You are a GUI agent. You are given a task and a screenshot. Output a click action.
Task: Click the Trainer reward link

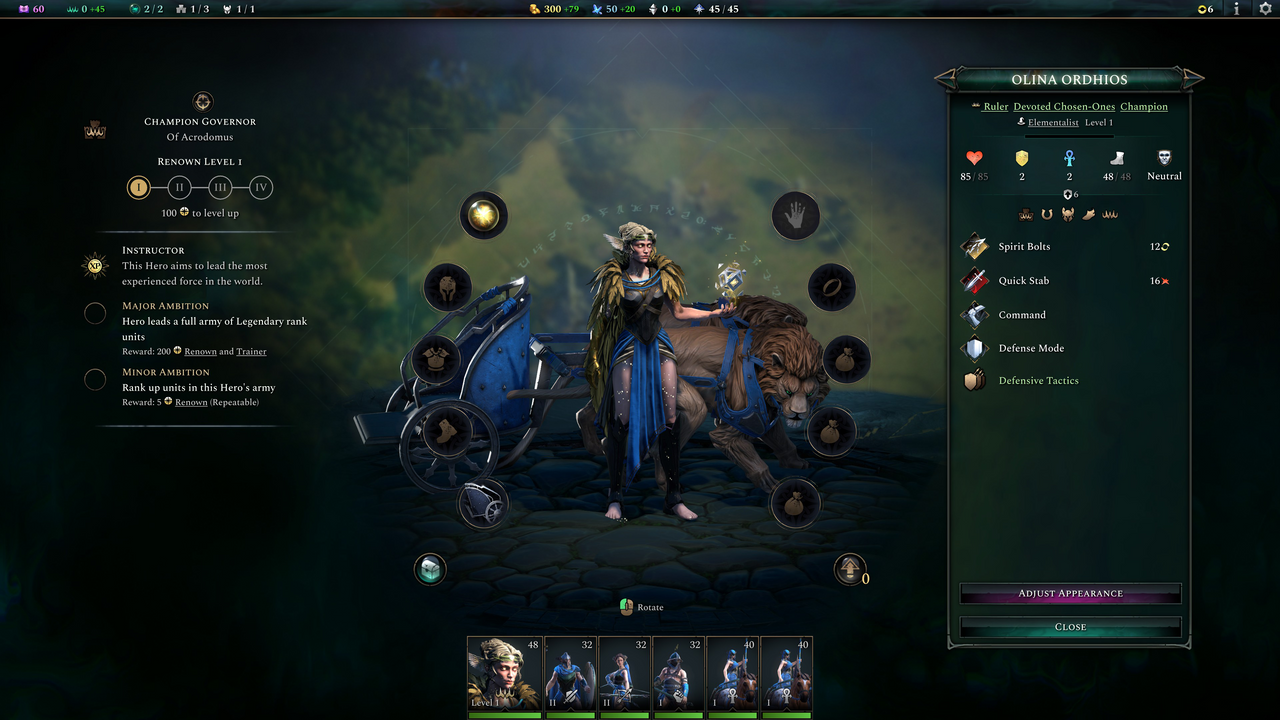(251, 351)
